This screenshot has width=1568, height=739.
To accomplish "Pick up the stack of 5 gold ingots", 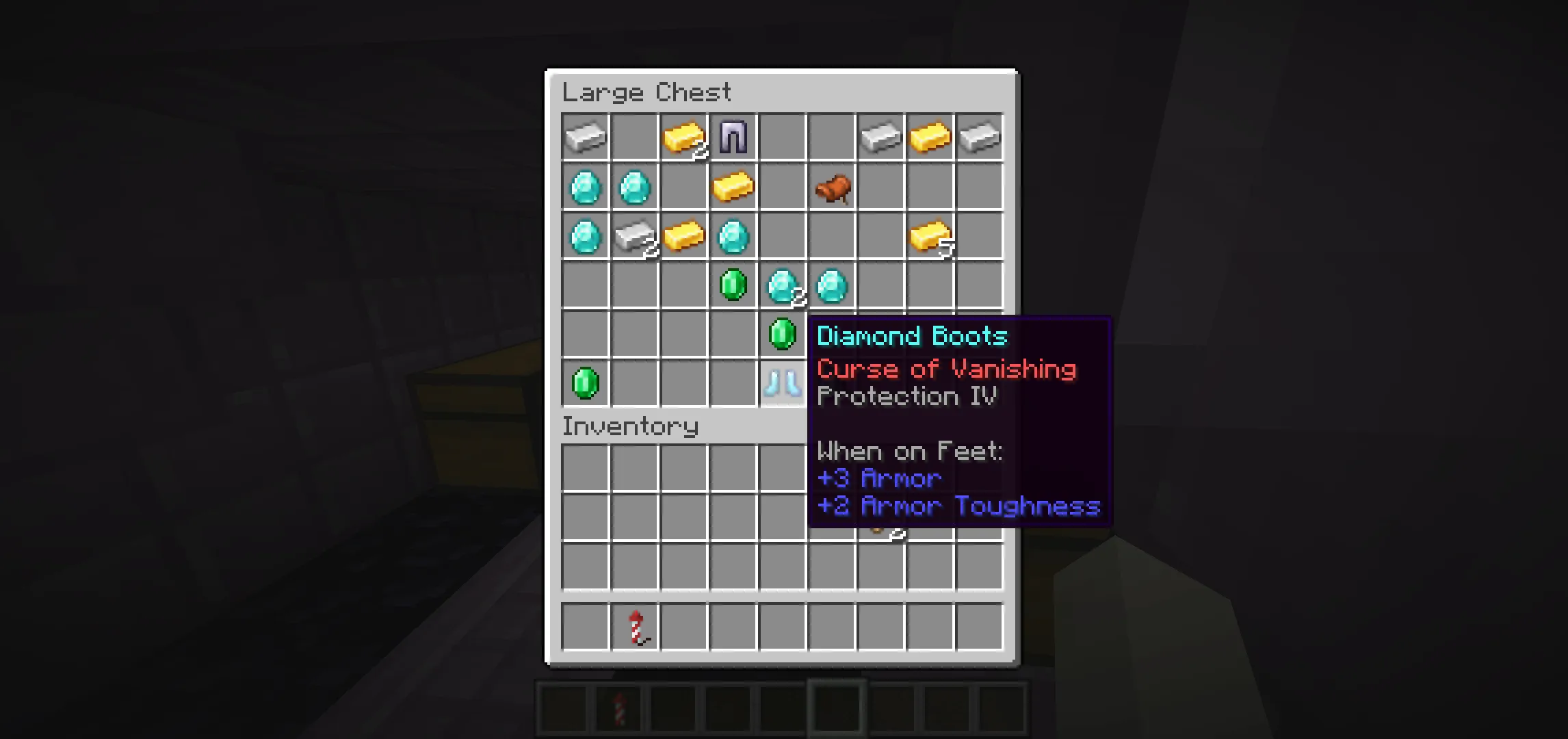I will click(930, 237).
